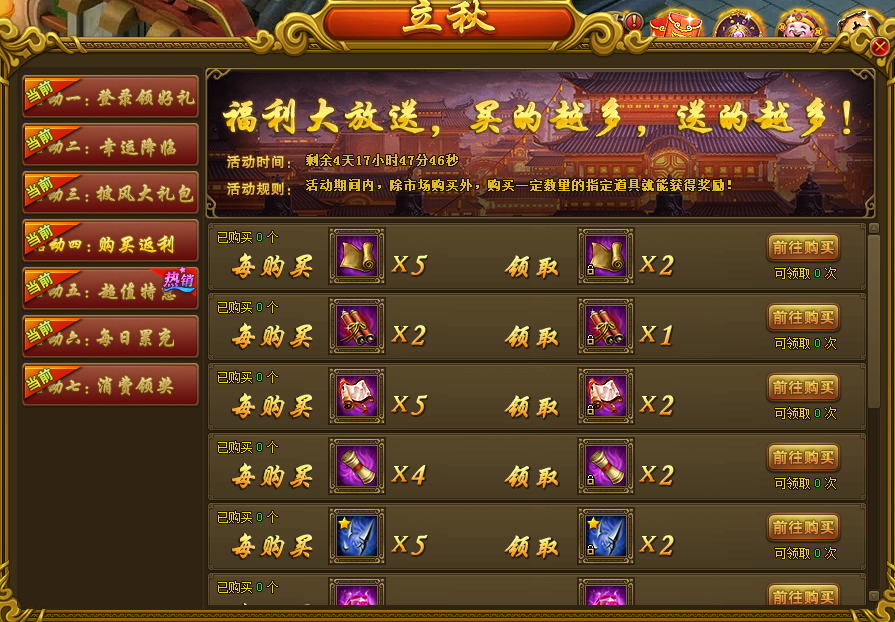The width and height of the screenshot is (895, 622).
Task: Click the red envelope icon in top bar
Action: [x=676, y=24]
